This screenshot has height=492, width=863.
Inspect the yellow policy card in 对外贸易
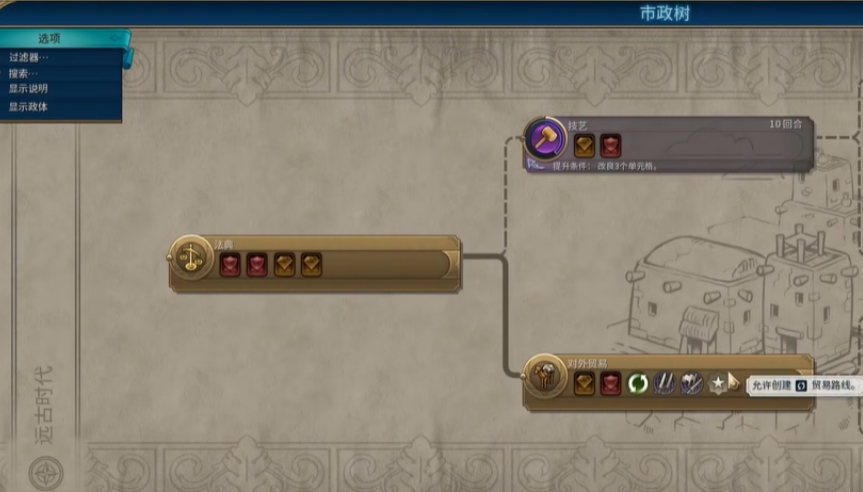(x=585, y=383)
